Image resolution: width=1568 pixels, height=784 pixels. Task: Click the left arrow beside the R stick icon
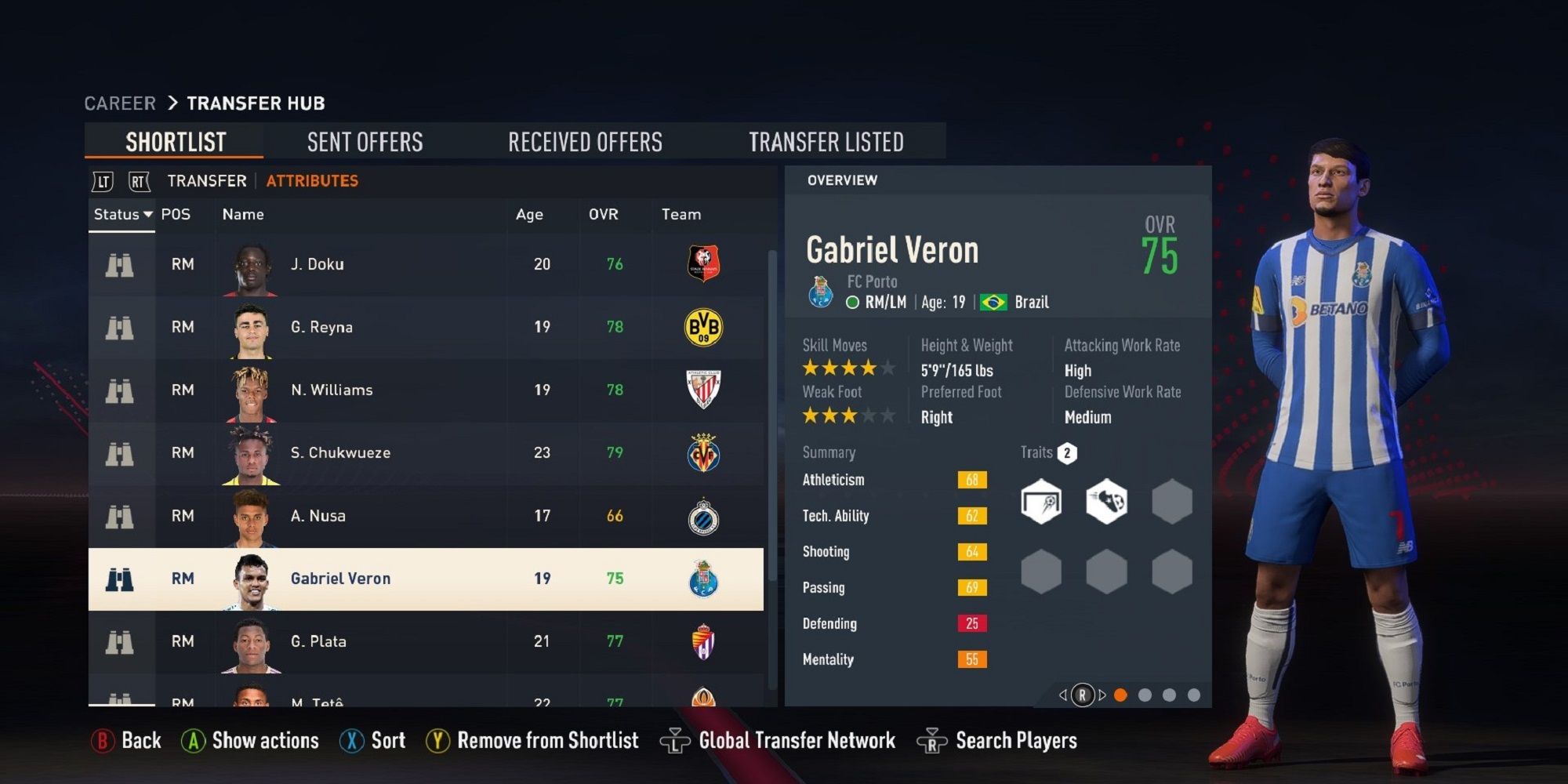1065,694
